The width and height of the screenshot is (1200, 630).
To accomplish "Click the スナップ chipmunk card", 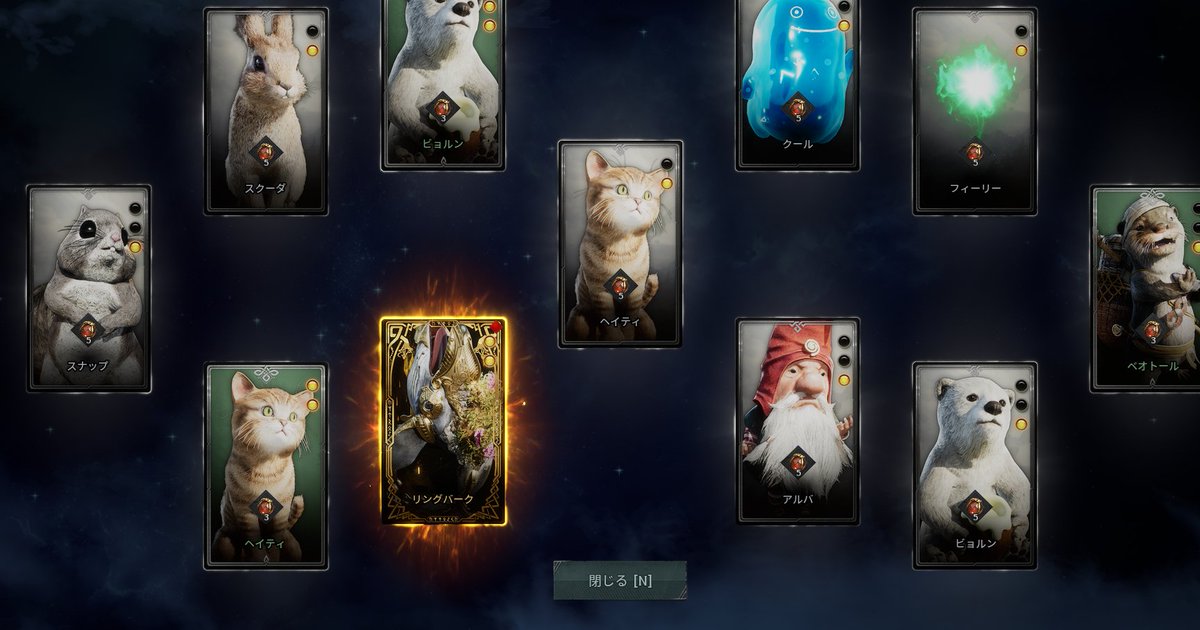I will coord(89,288).
